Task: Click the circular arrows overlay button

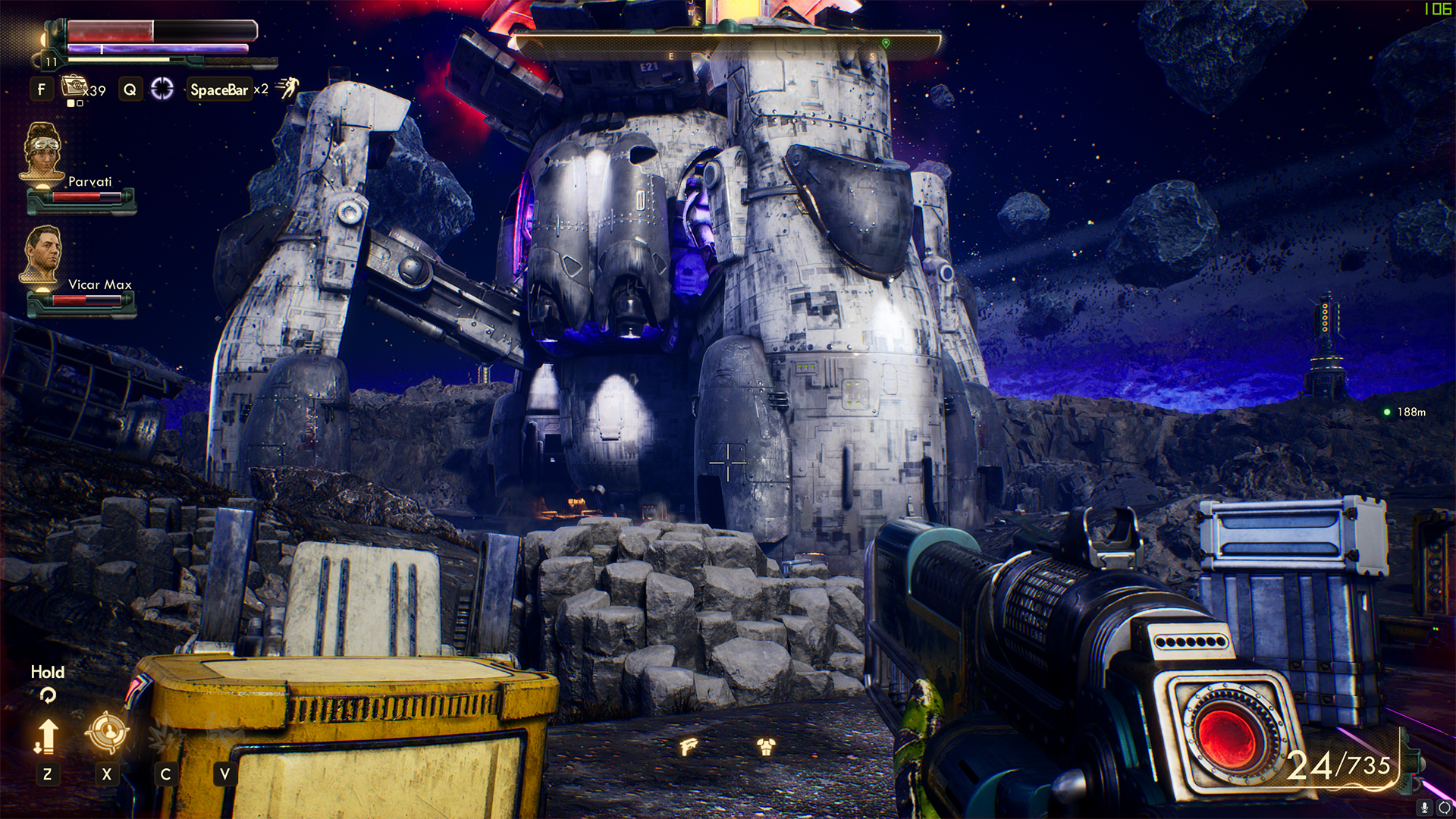Action: click(1444, 808)
